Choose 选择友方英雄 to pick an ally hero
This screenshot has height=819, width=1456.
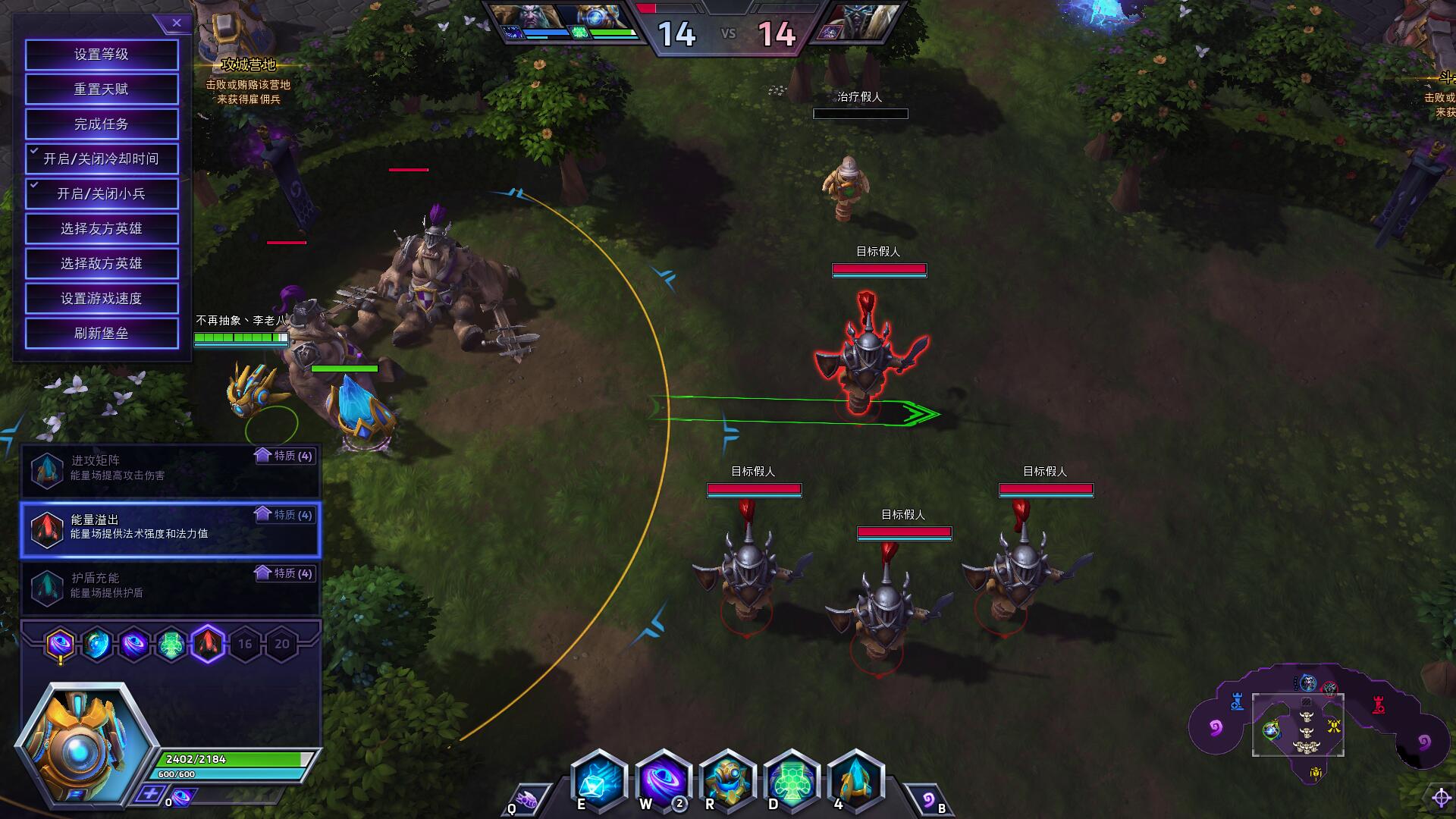click(x=102, y=229)
